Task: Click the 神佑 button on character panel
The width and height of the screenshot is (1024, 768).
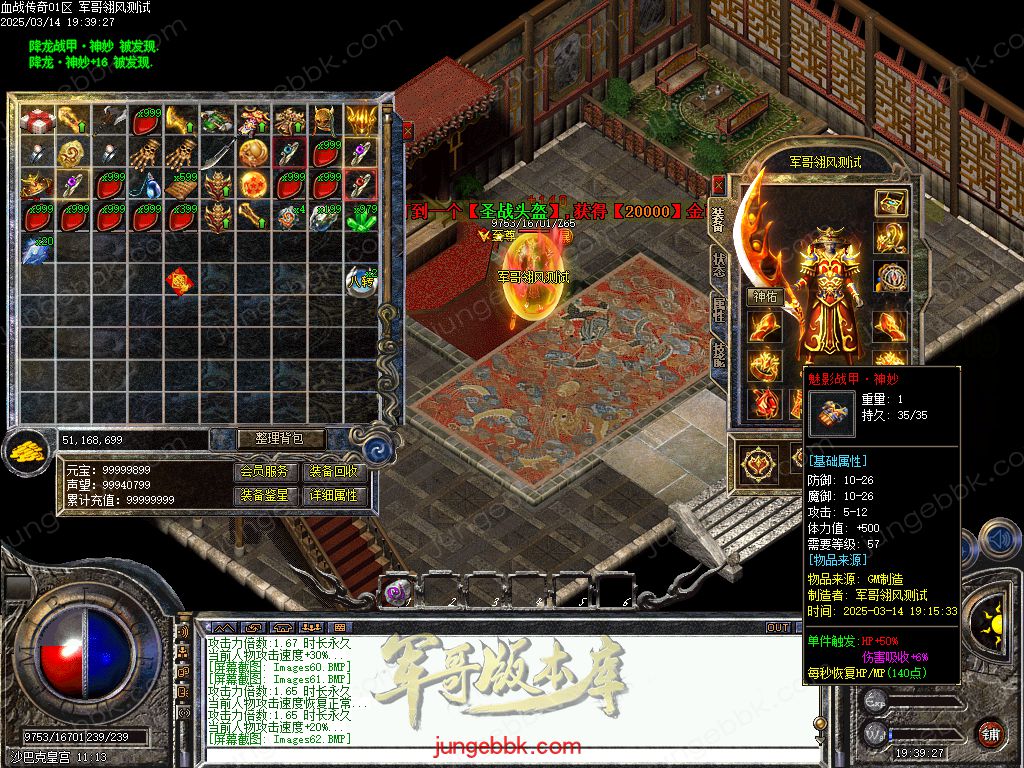Action: pyautogui.click(x=764, y=297)
